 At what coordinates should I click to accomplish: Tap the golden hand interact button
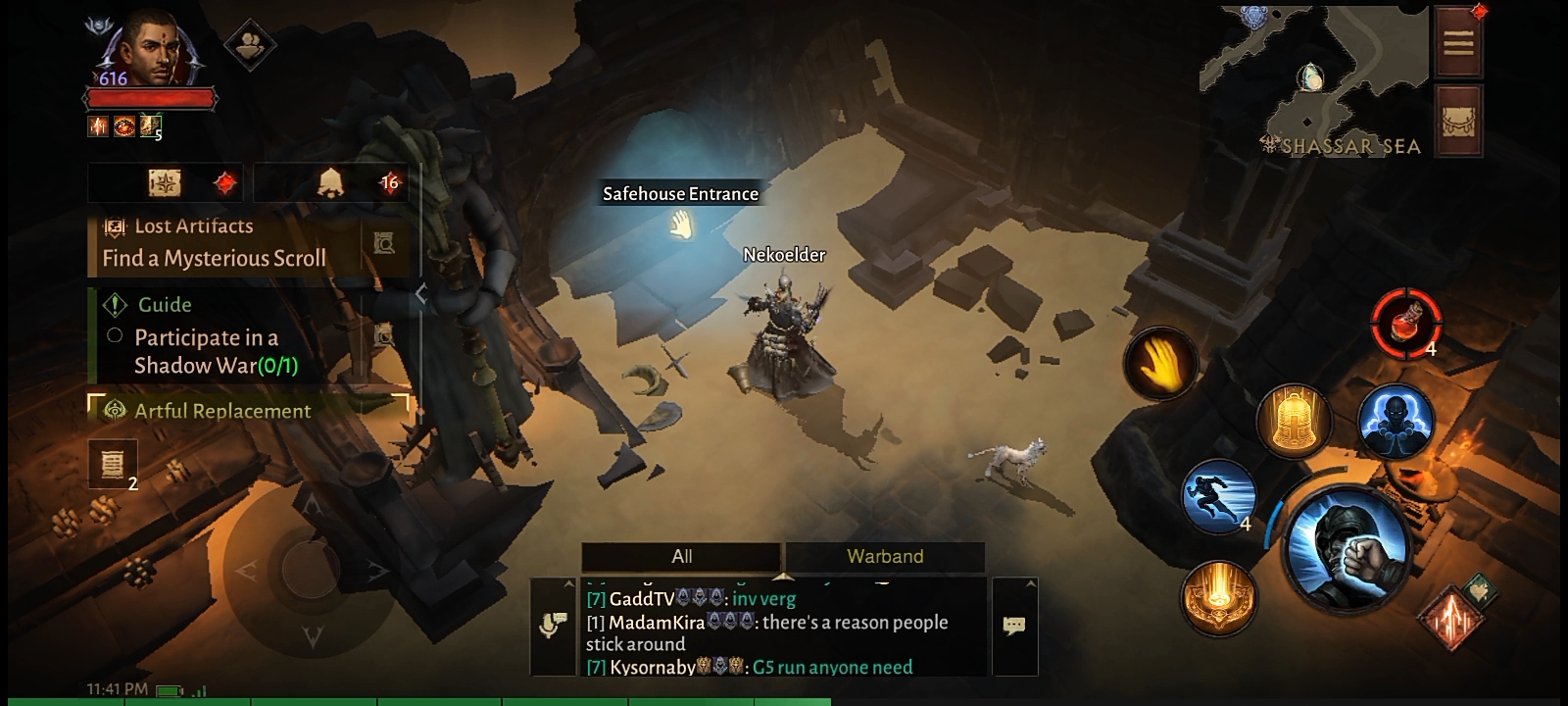click(x=1161, y=364)
